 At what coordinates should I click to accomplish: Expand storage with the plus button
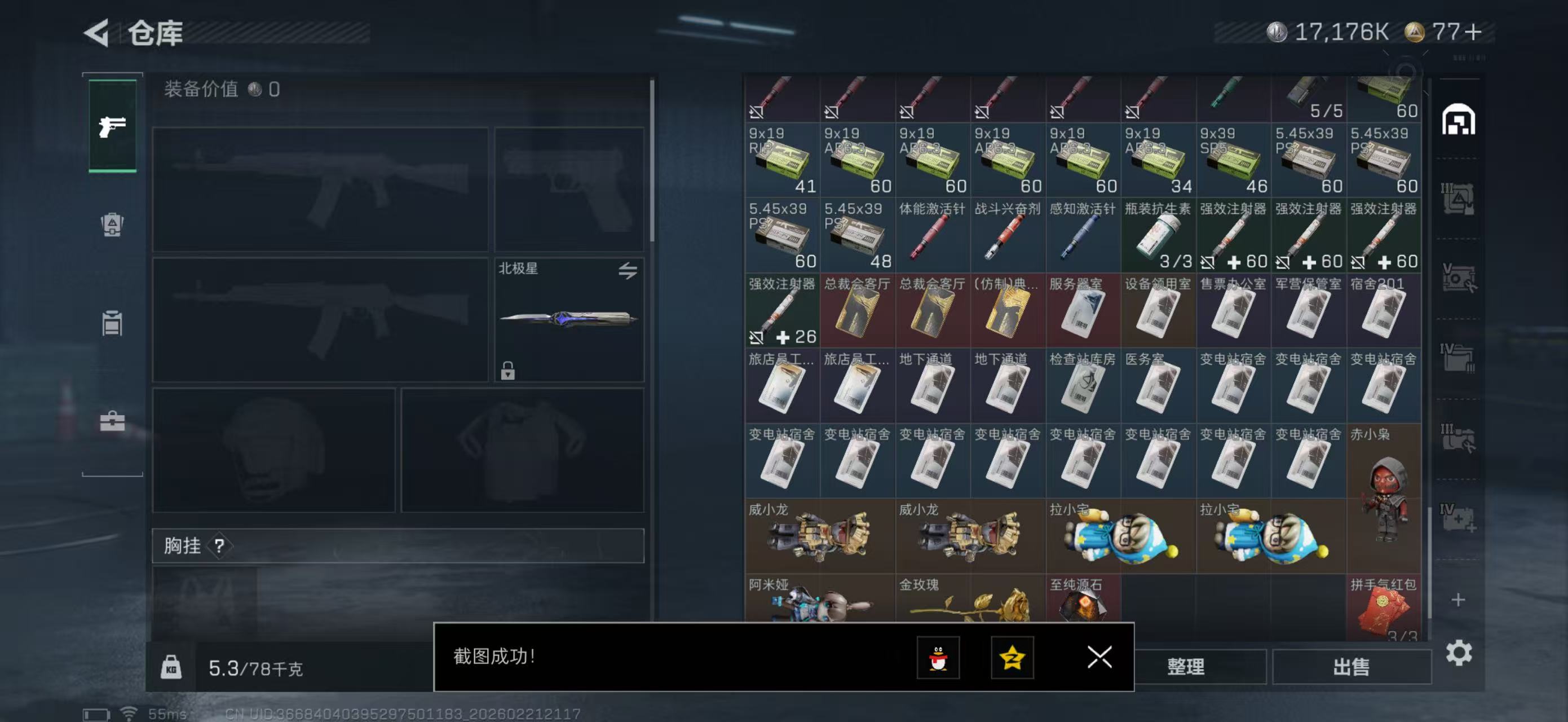click(x=1460, y=600)
